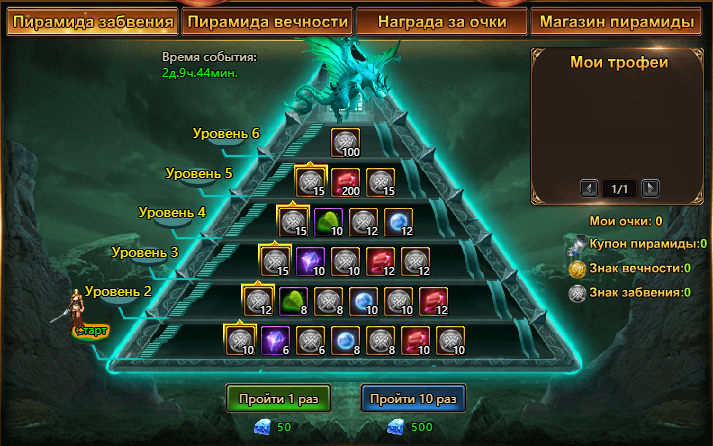Select the purple crystal on the bottom row
Screen dimensions: 713x446
[276, 339]
